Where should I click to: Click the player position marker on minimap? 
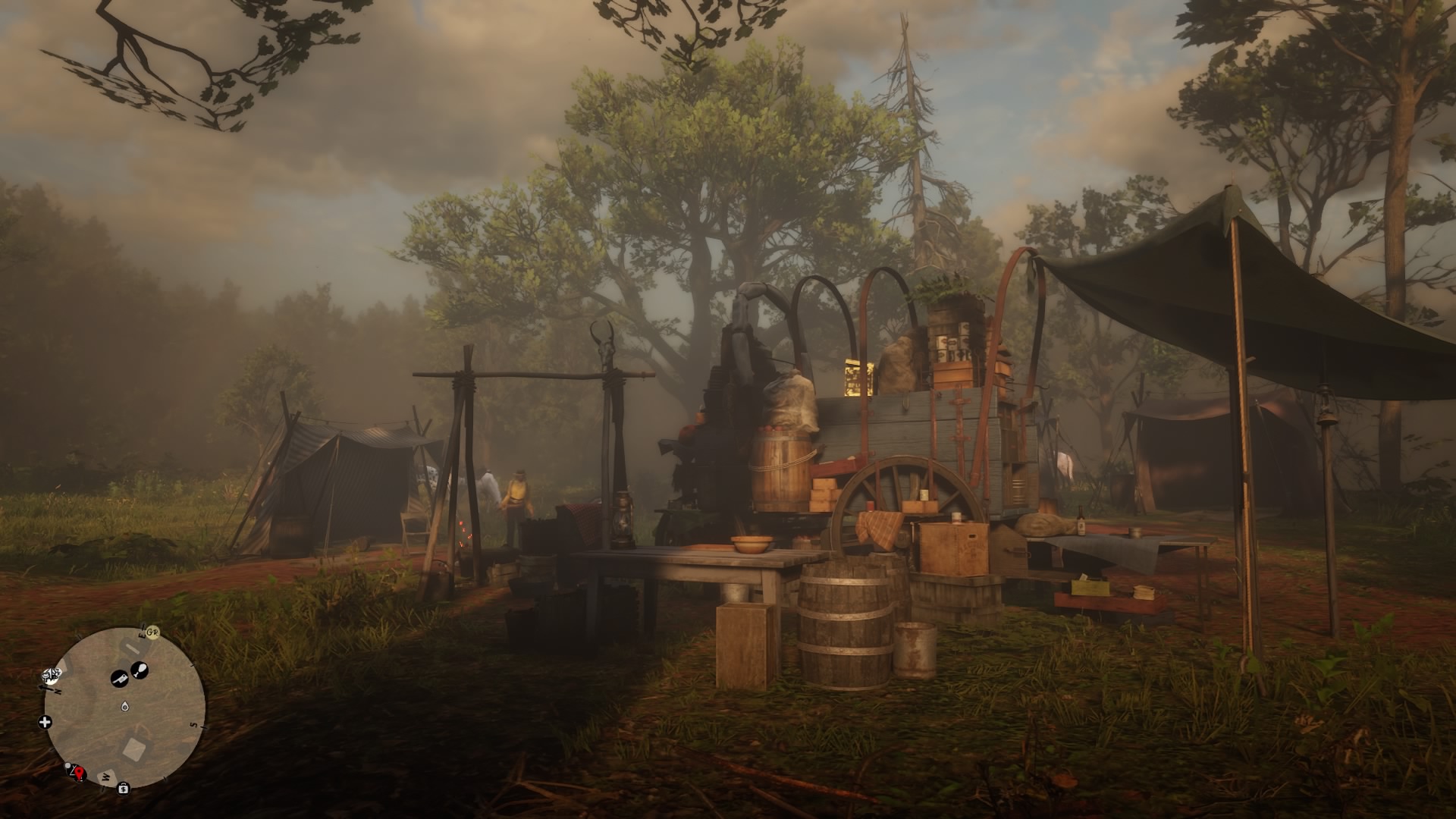point(124,707)
